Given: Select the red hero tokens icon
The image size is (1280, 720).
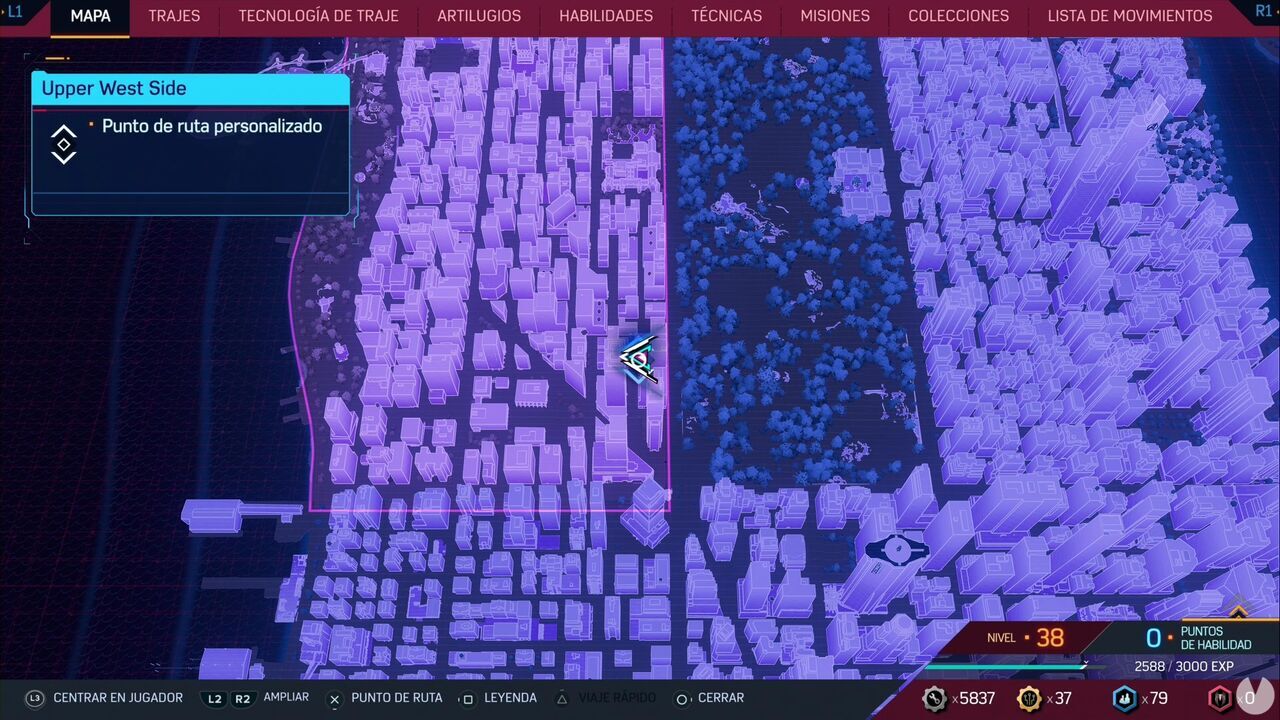Looking at the screenshot, I should pyautogui.click(x=1218, y=698).
